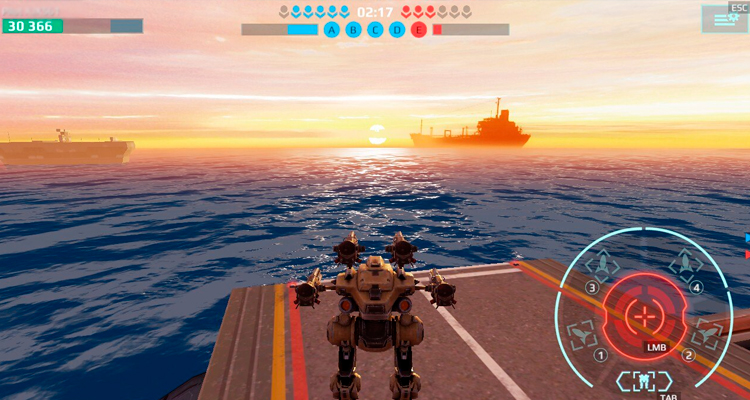
Task: Fire weapon slot 4 missile
Action: tap(685, 264)
